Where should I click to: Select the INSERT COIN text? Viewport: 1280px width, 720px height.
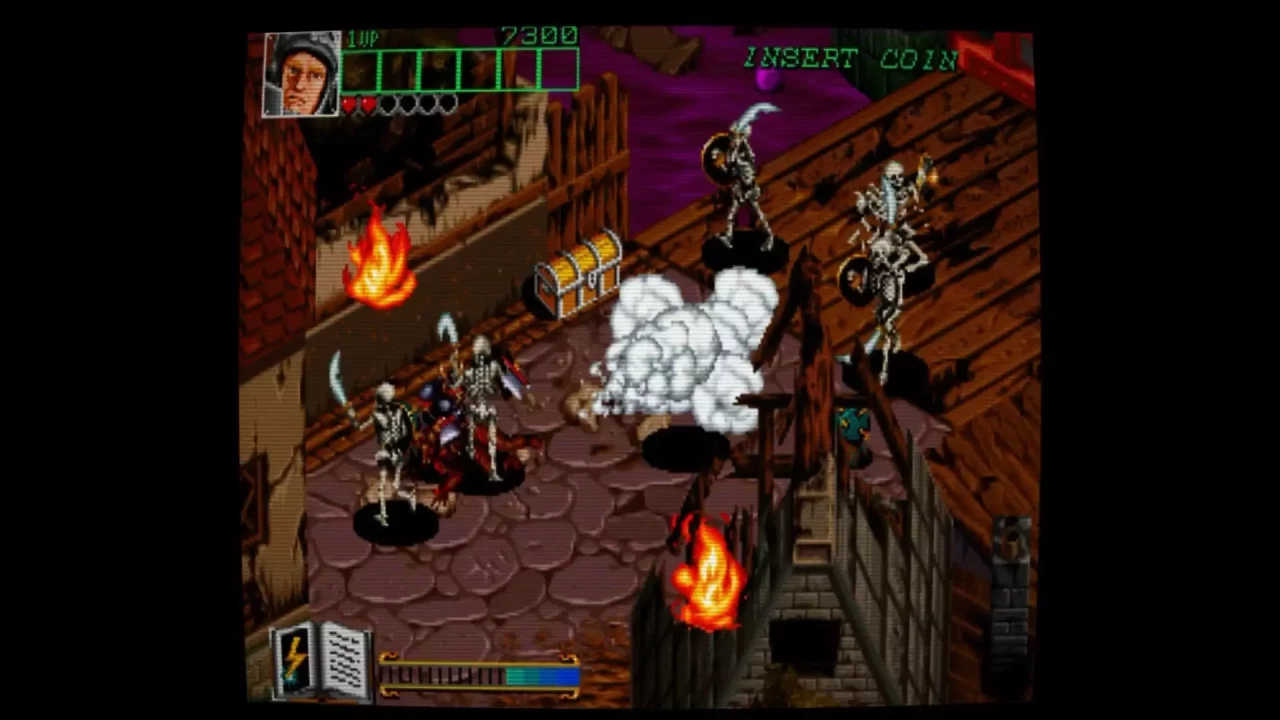point(848,58)
